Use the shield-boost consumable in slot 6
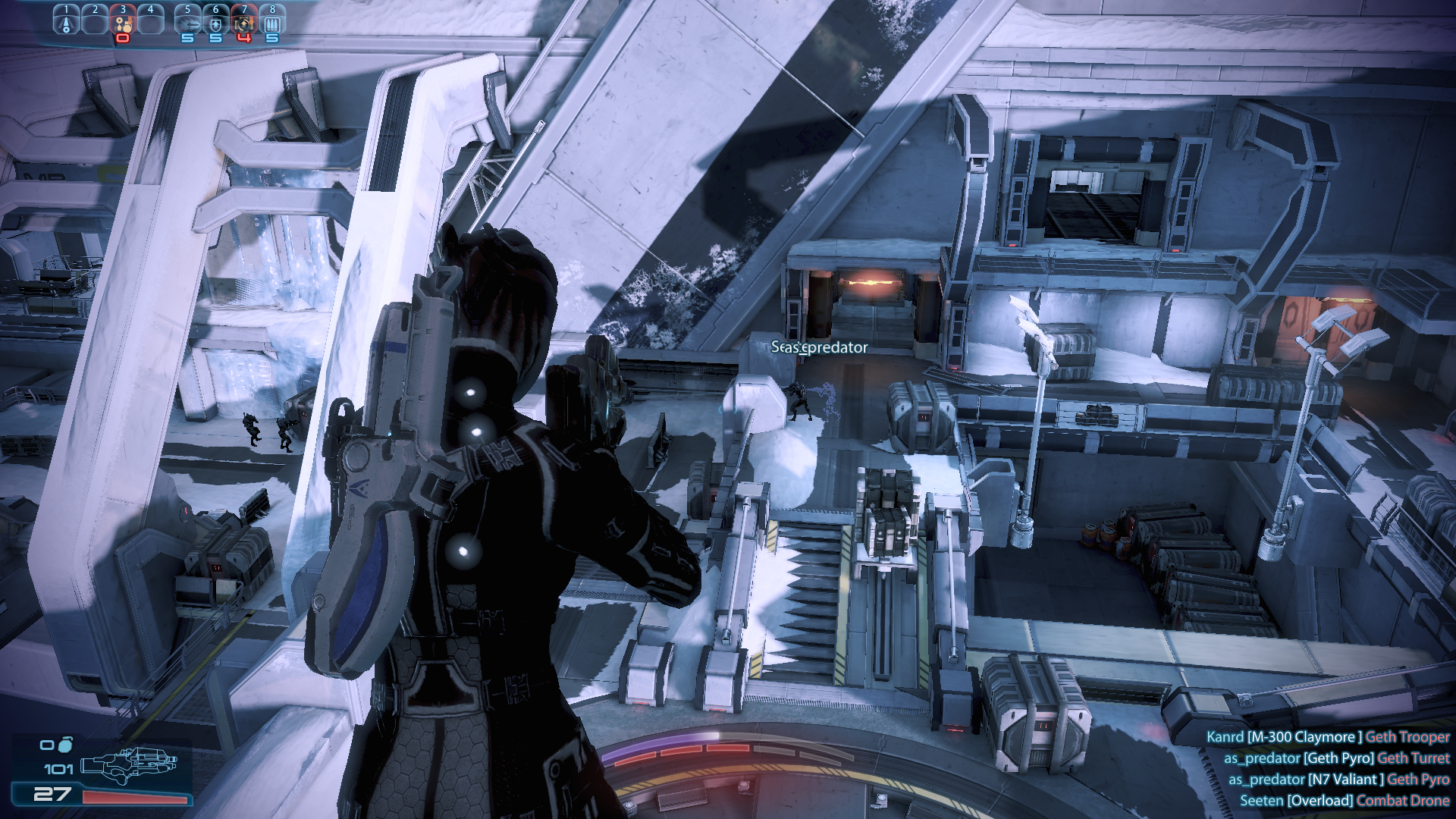Screen dimensions: 1456x819 coord(216,23)
